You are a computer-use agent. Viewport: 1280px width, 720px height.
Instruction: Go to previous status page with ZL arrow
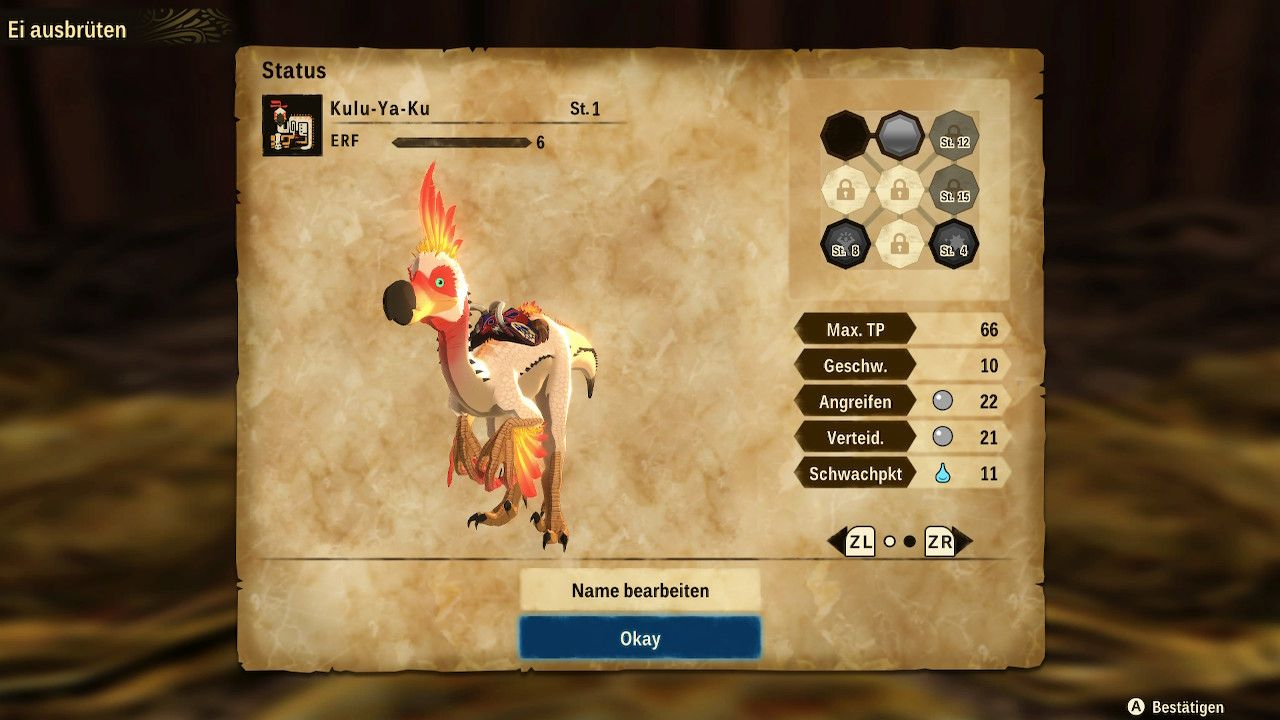(x=851, y=542)
